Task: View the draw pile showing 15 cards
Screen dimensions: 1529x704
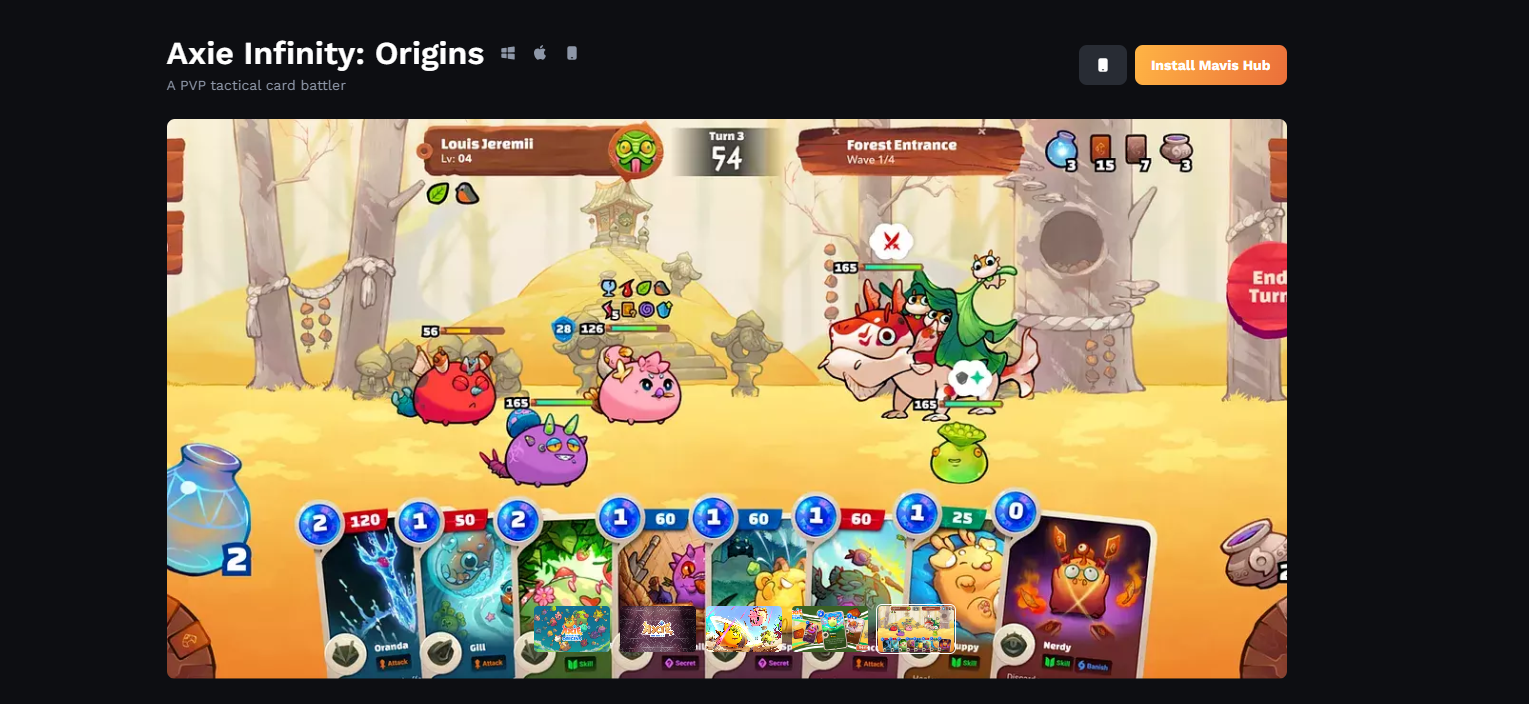Action: pos(1101,151)
